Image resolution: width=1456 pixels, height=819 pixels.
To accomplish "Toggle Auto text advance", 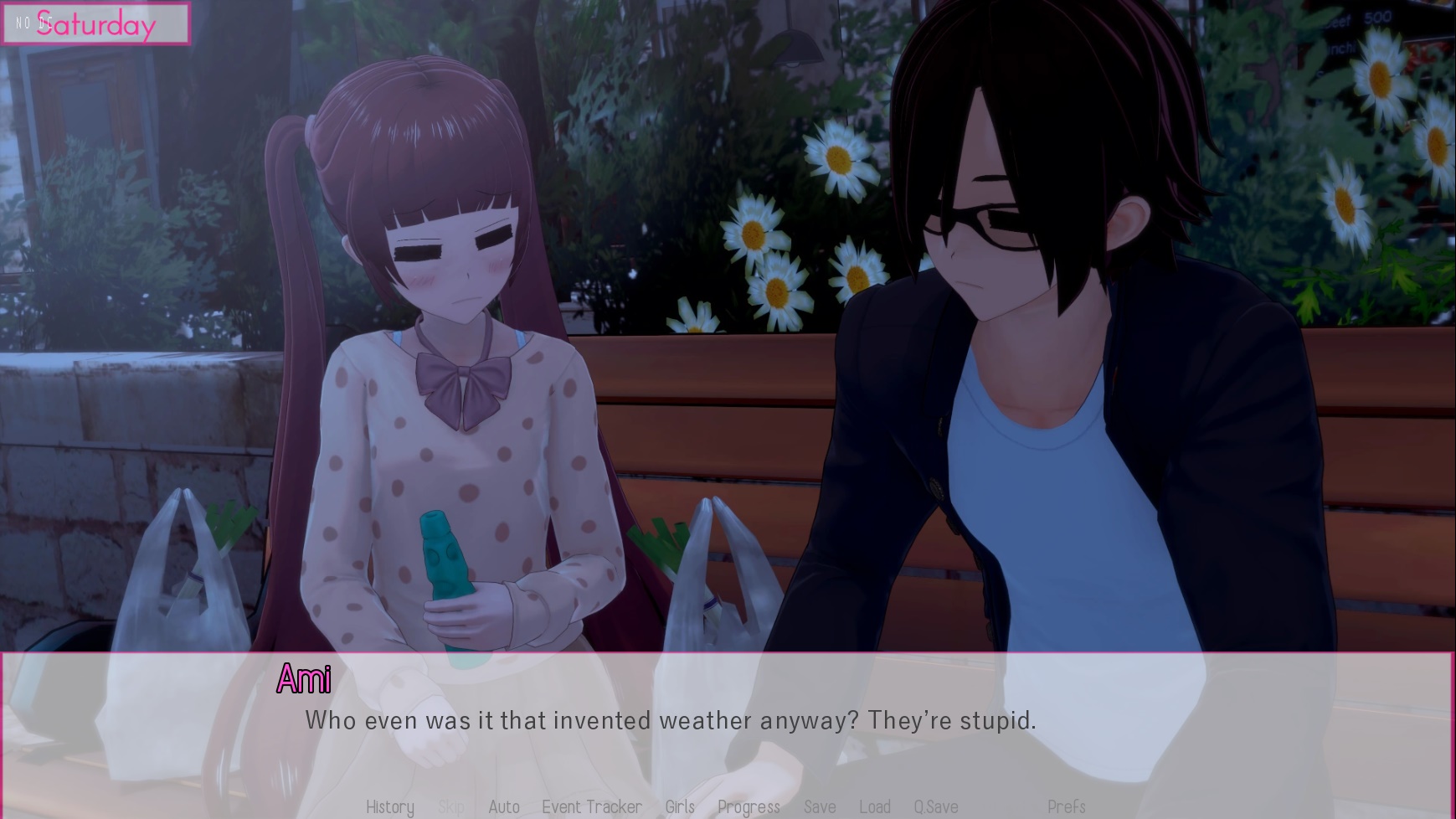I will (504, 806).
